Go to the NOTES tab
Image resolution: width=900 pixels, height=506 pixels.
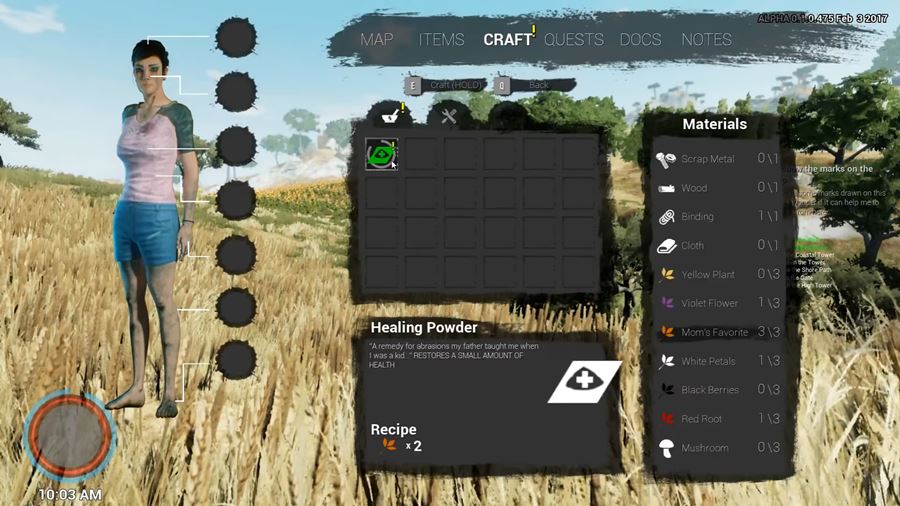(706, 40)
